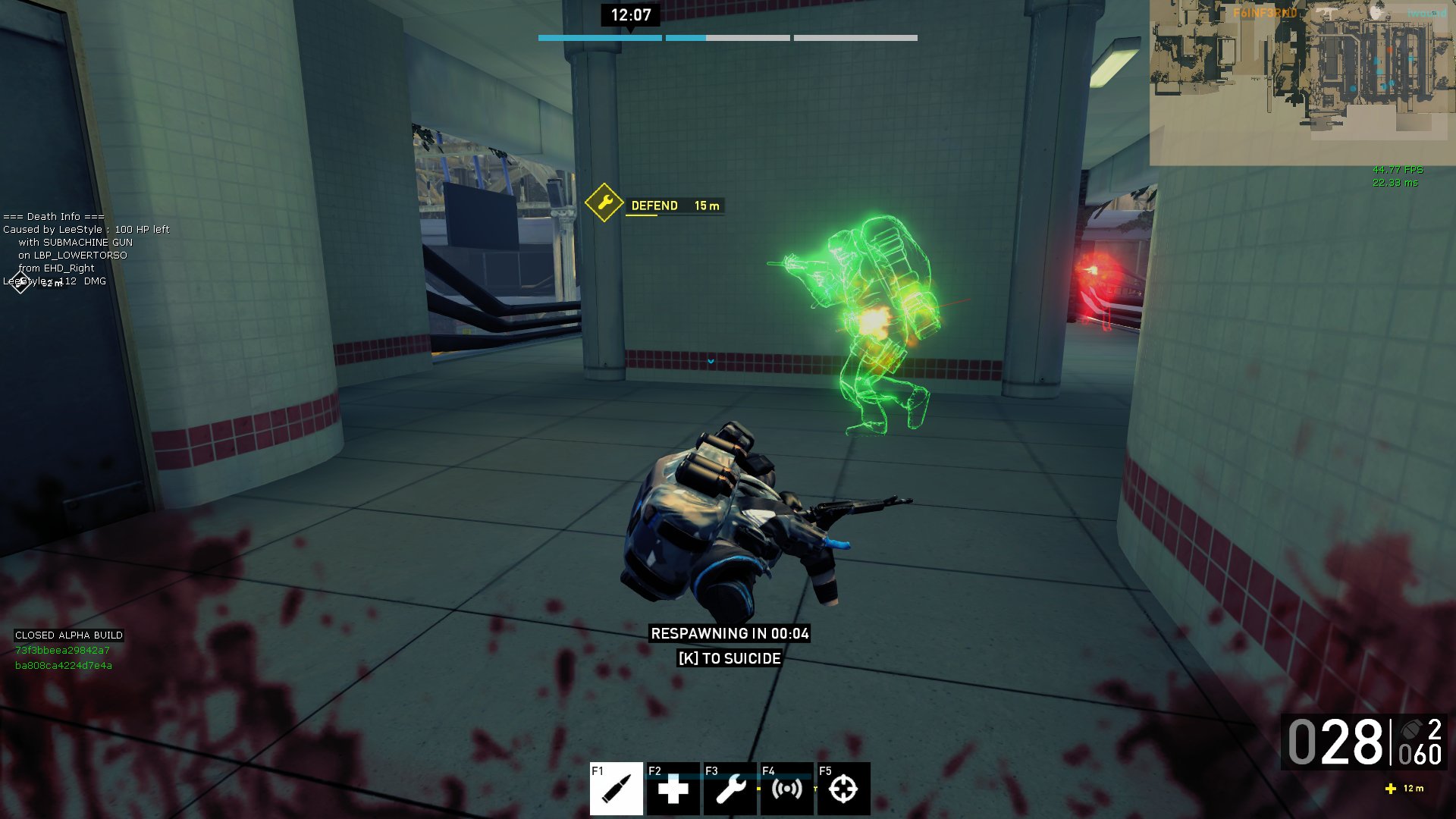The image size is (1456, 819).
Task: Open the minimap overview
Action: tap(1301, 82)
